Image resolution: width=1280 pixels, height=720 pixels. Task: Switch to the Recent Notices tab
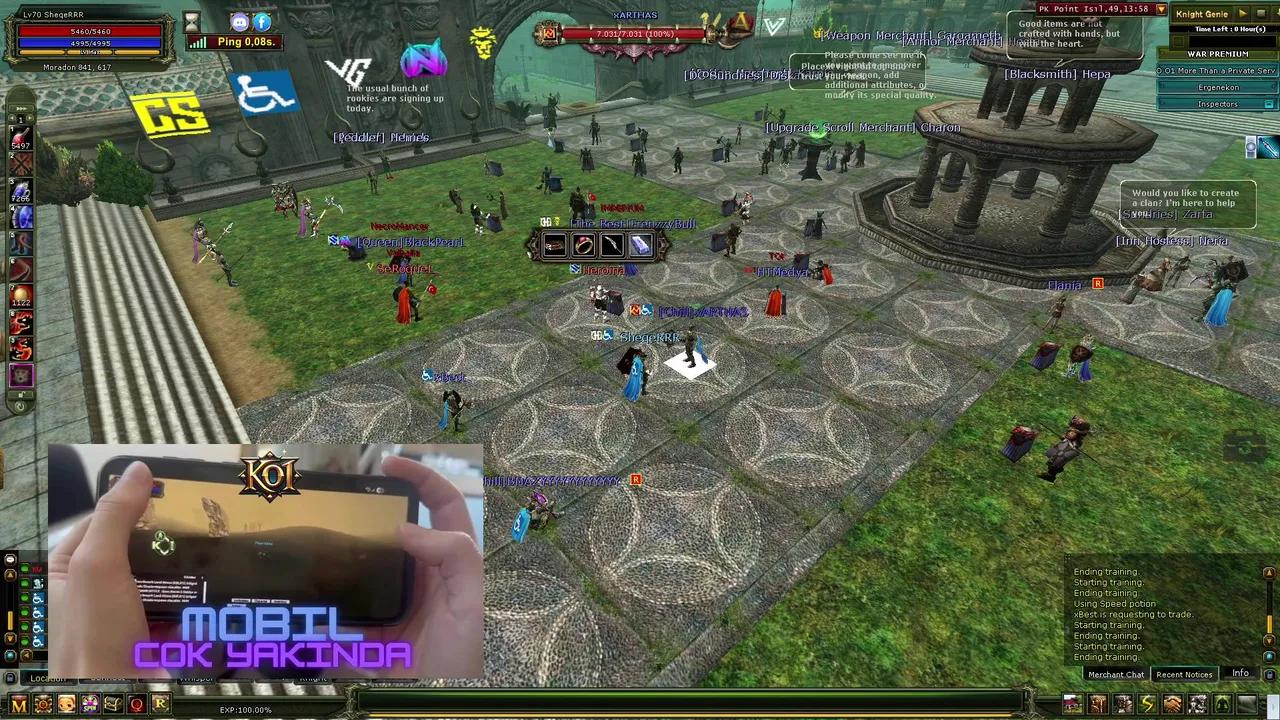point(1184,674)
